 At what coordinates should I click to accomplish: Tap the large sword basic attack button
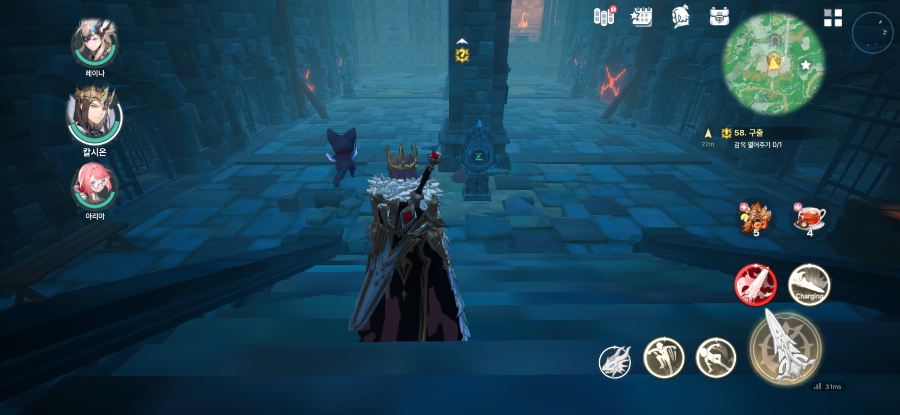785,347
